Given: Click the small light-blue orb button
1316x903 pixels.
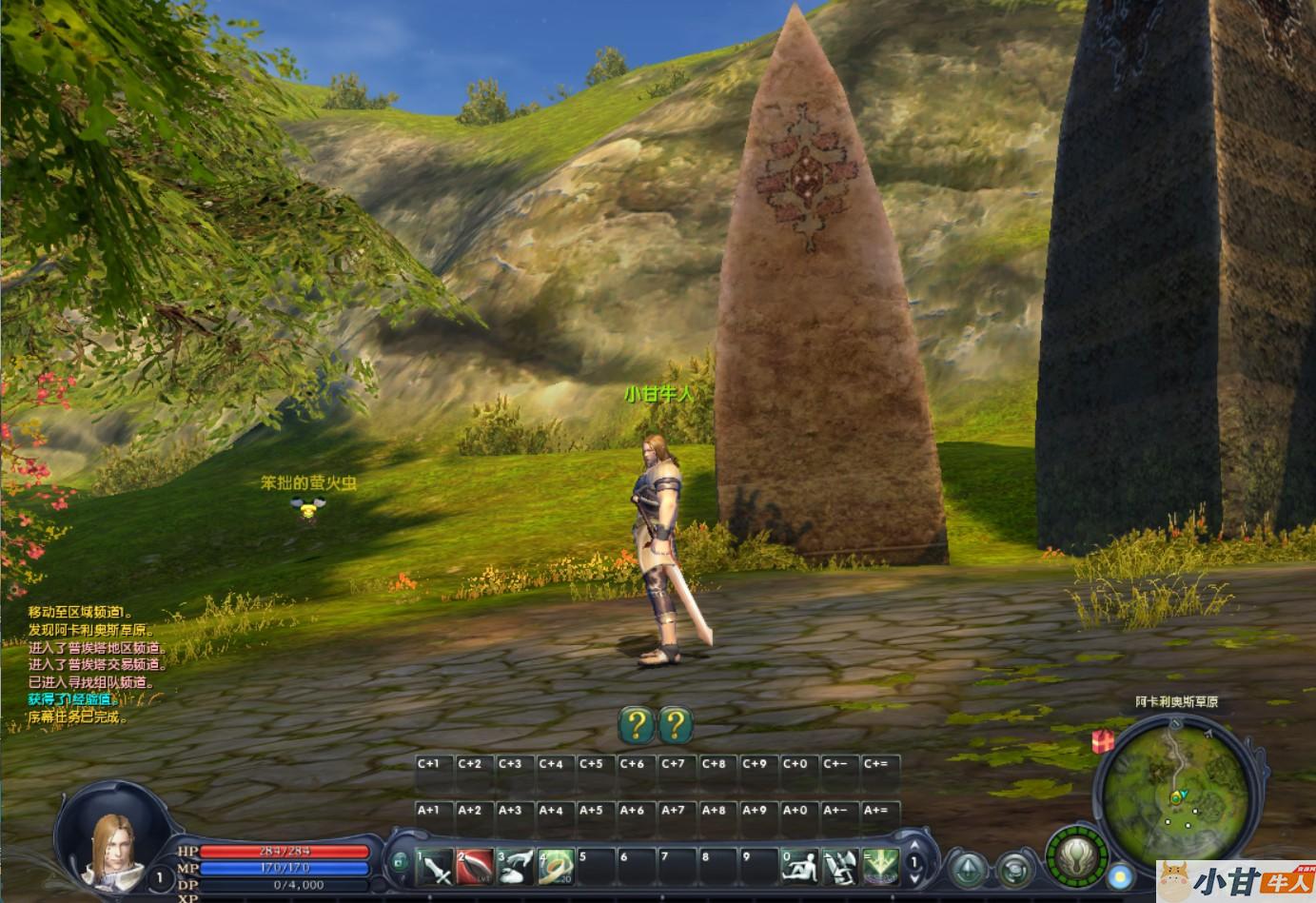Looking at the screenshot, I should click(x=1122, y=874).
